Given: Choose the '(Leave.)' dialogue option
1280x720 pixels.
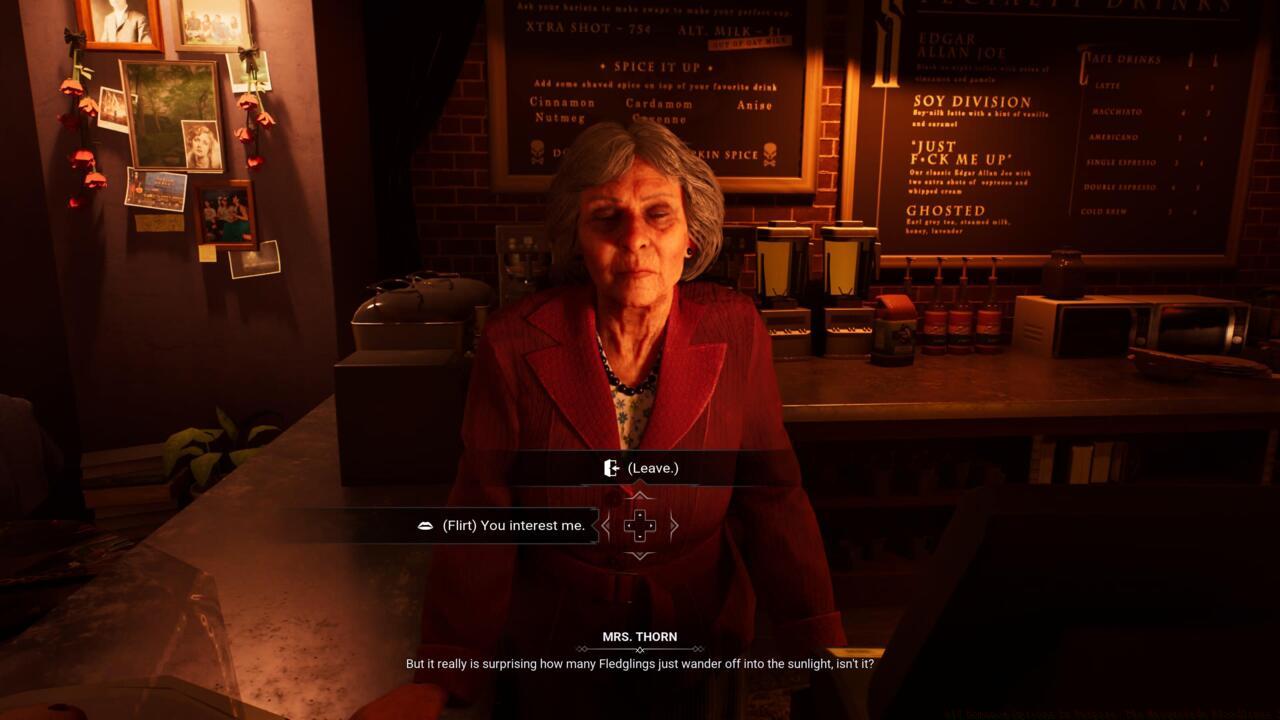Looking at the screenshot, I should pyautogui.click(x=651, y=466).
